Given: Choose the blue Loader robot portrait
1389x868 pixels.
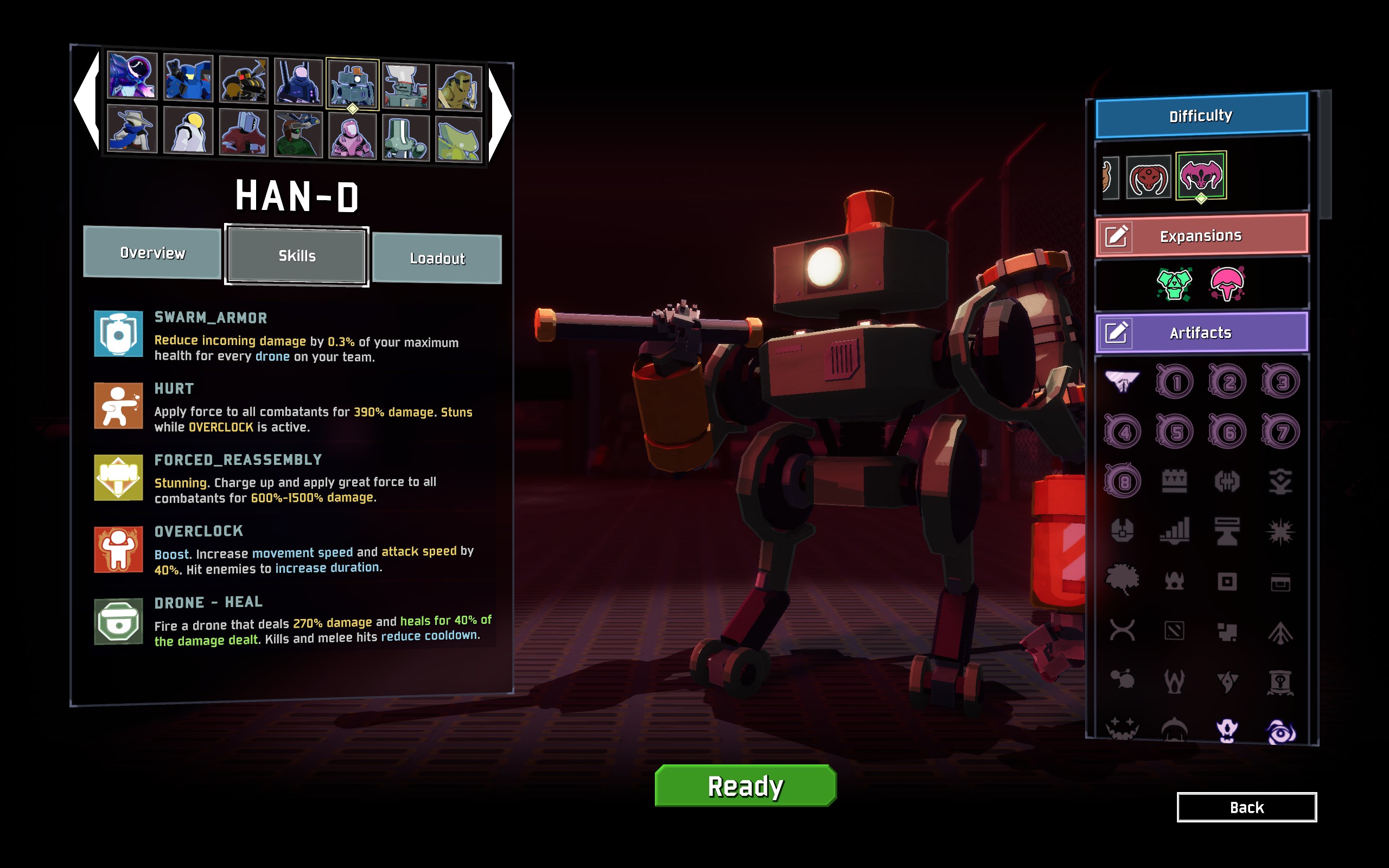Looking at the screenshot, I should pyautogui.click(x=188, y=78).
